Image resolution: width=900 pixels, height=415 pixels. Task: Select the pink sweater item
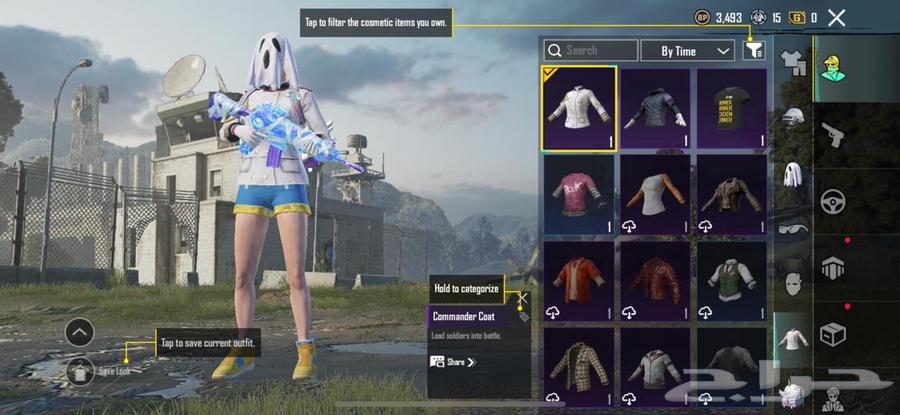(x=579, y=195)
